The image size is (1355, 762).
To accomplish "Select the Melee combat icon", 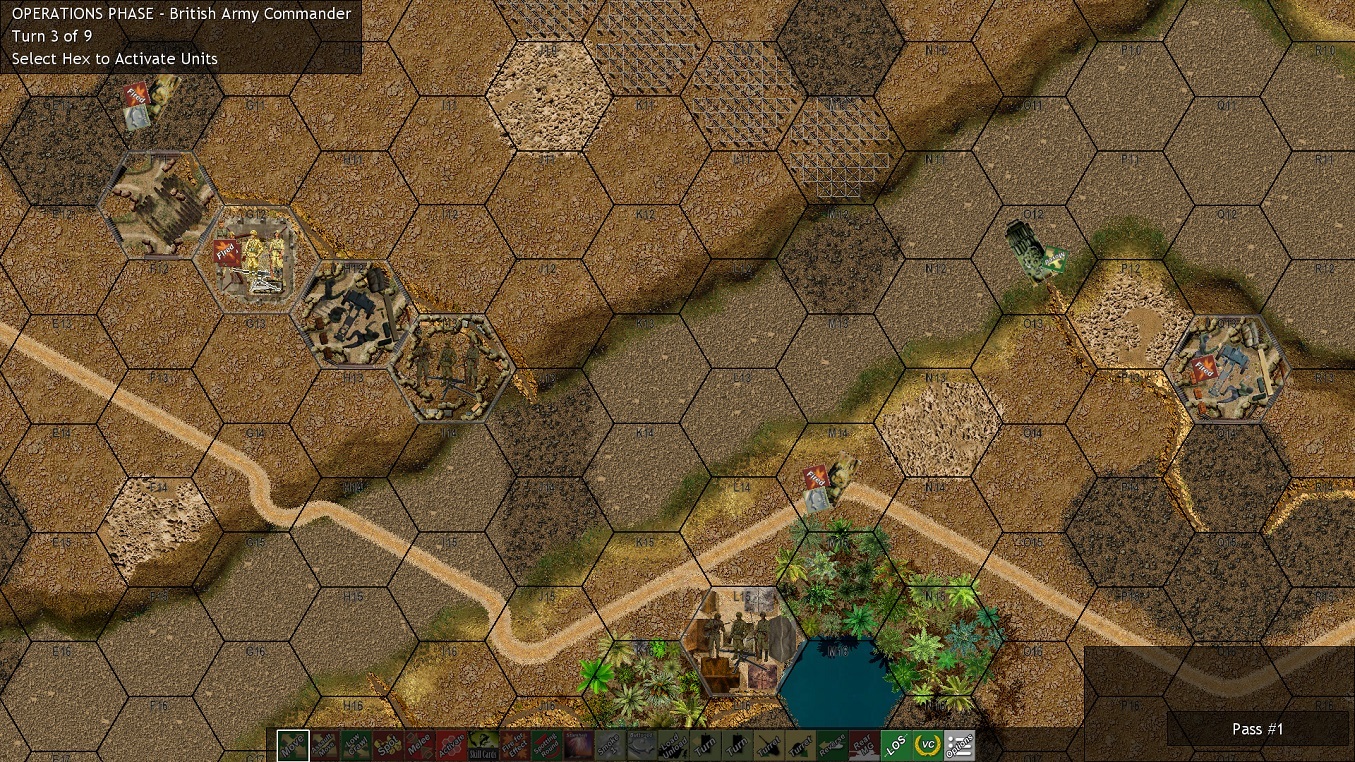I will [420, 745].
